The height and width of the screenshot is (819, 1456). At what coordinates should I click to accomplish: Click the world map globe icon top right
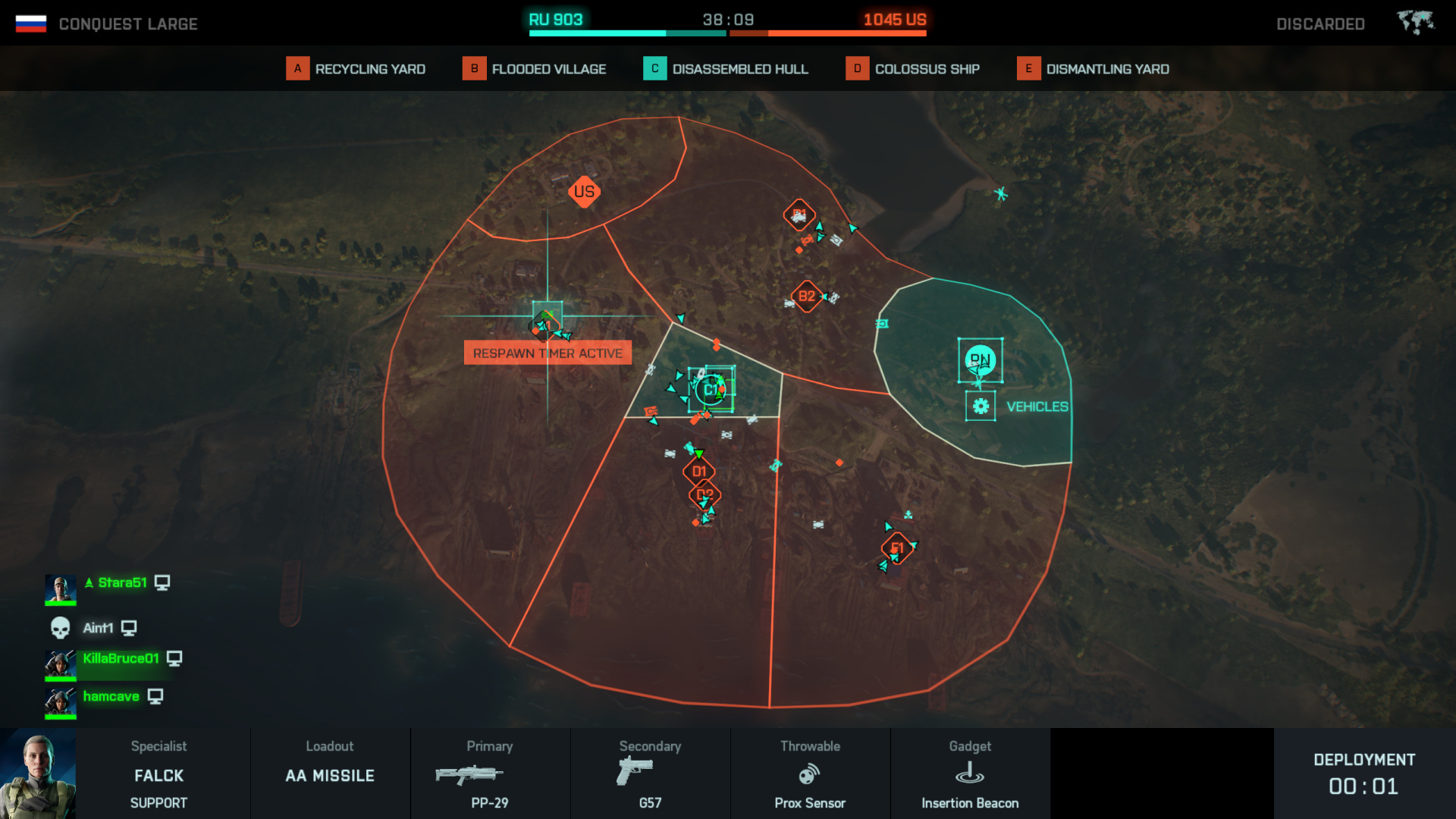[1415, 20]
